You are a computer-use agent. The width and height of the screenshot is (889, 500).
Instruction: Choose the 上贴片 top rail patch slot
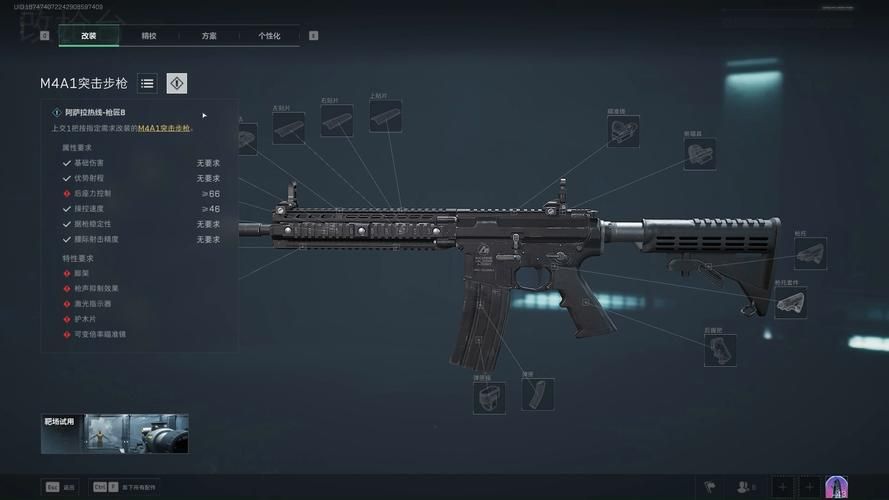click(385, 116)
